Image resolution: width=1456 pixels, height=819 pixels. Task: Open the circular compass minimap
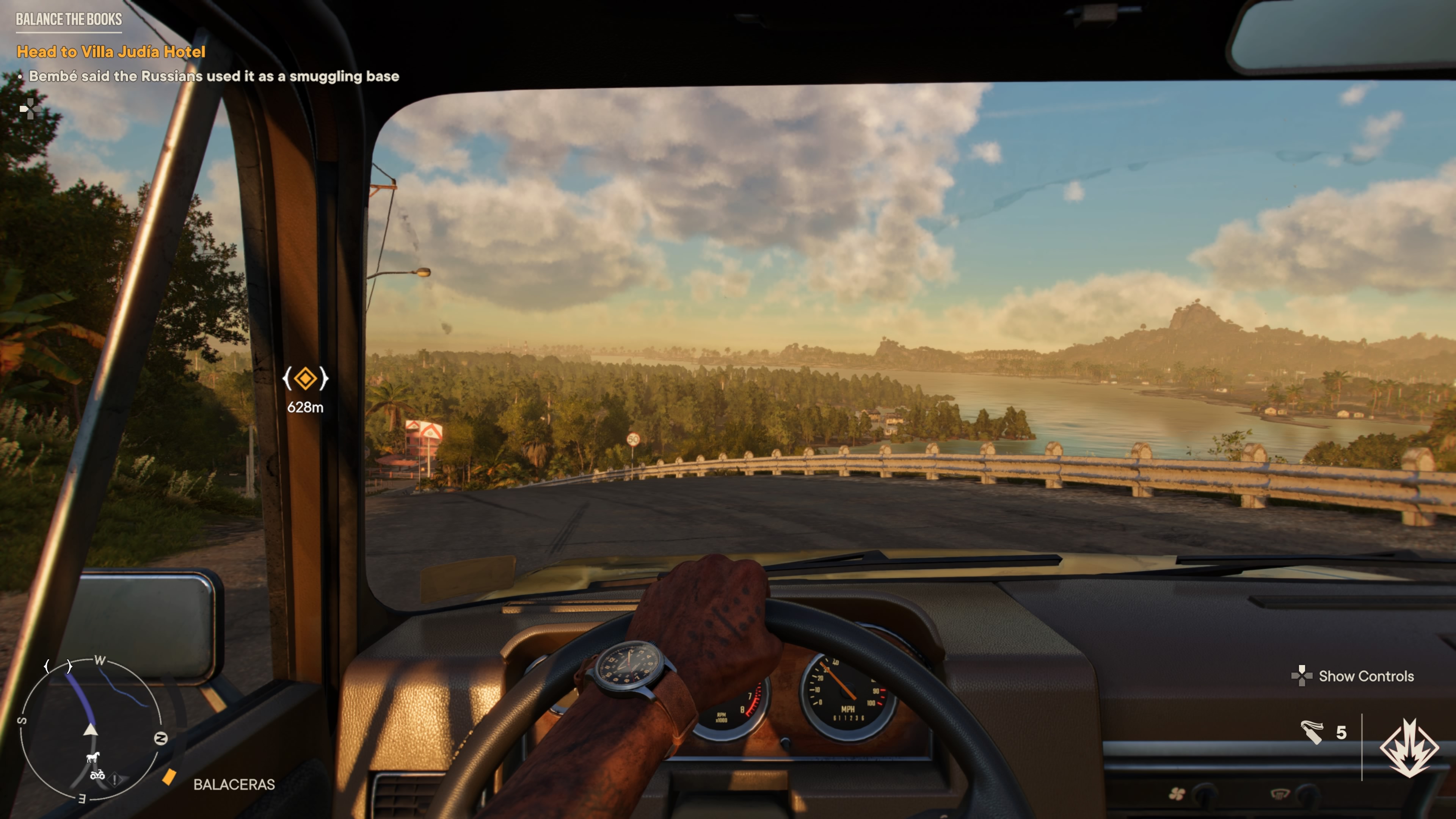tap(91, 729)
